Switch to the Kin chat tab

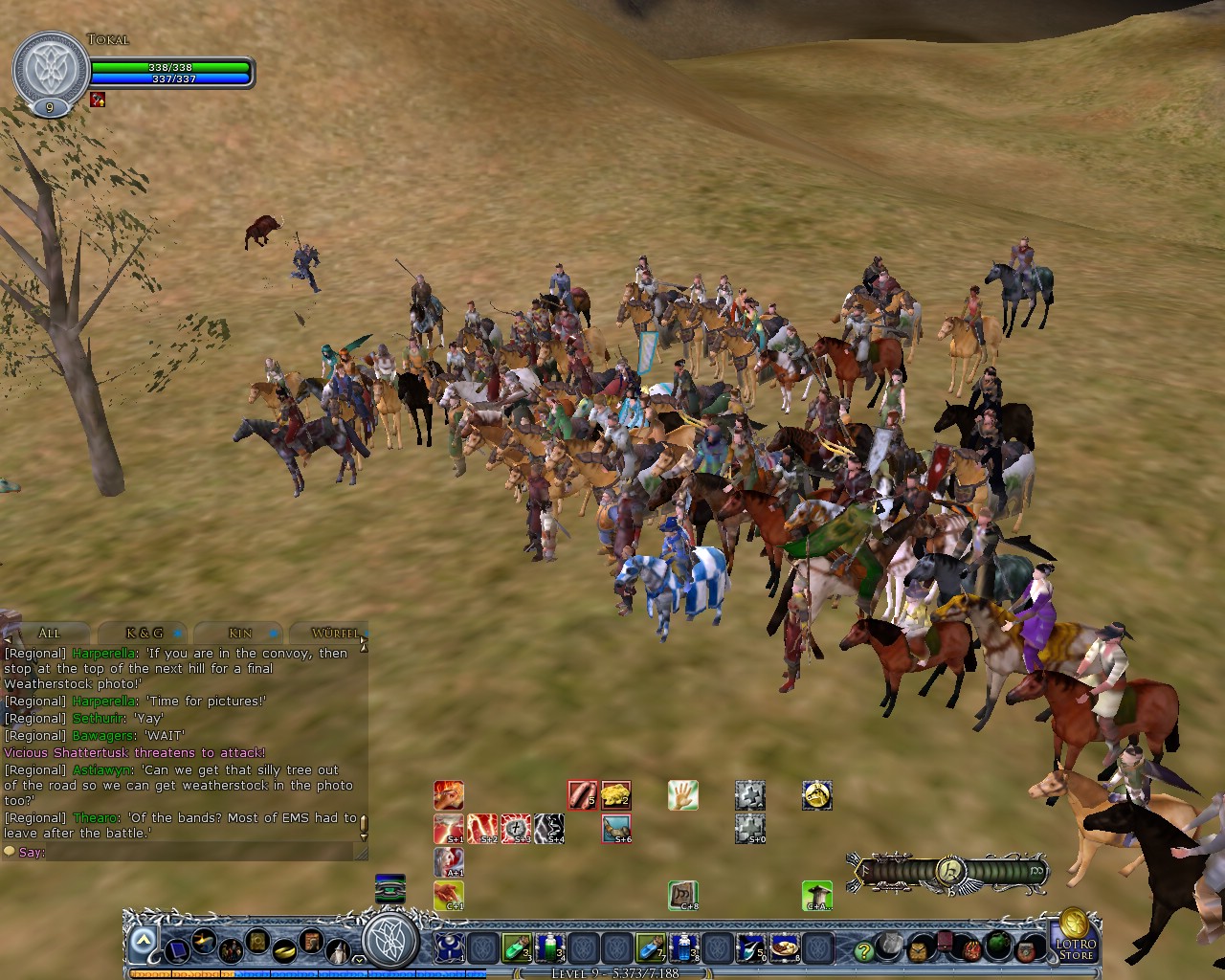tap(238, 633)
